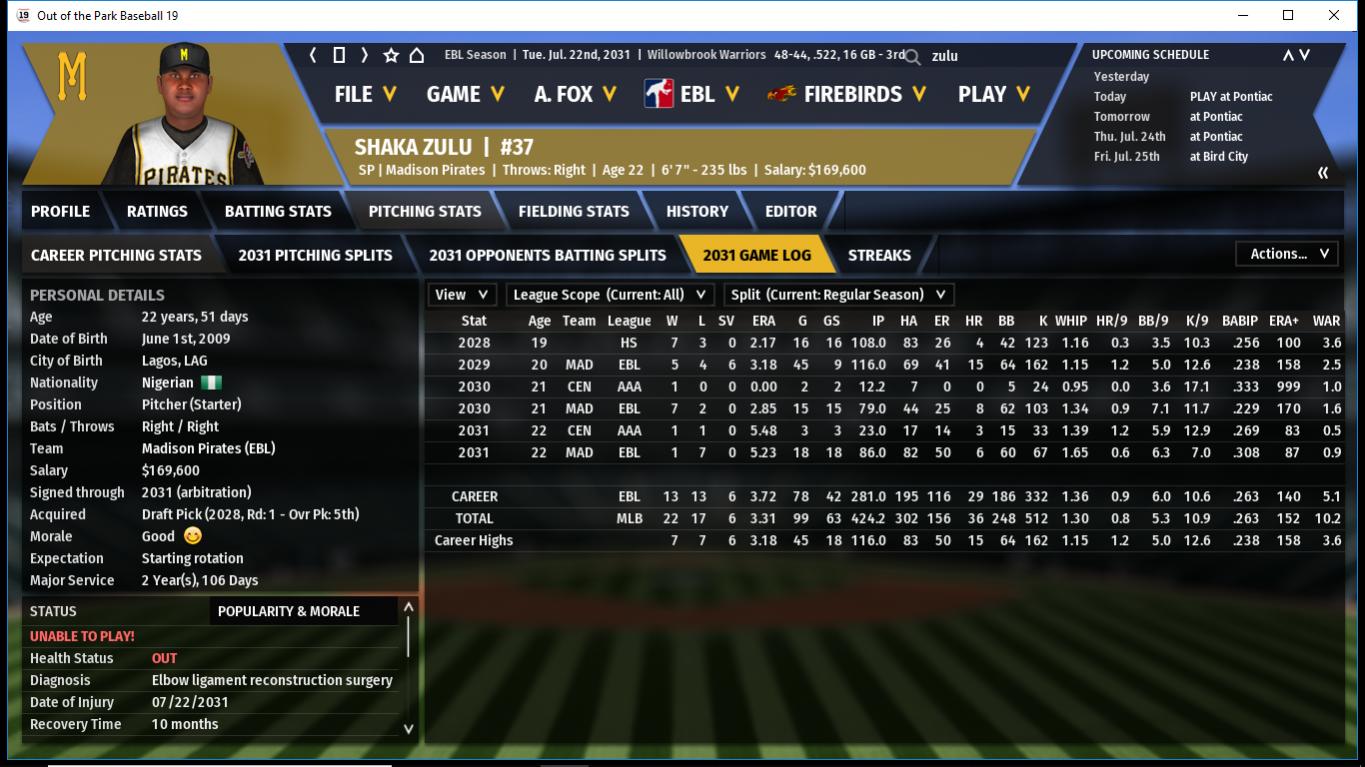The height and width of the screenshot is (767, 1365).
Task: Open the GAME menu
Action: tap(465, 94)
